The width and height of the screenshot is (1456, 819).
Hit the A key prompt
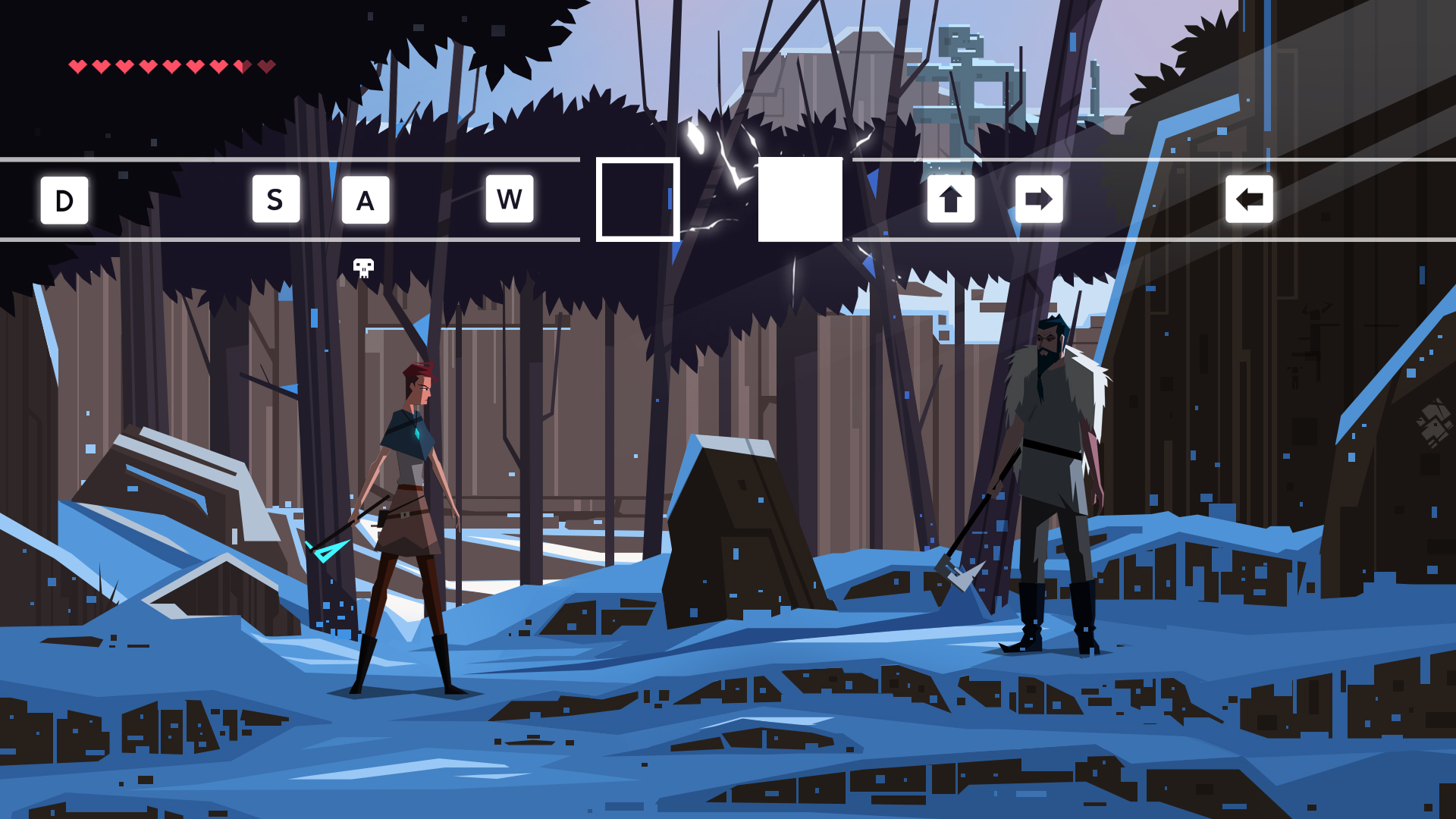366,199
